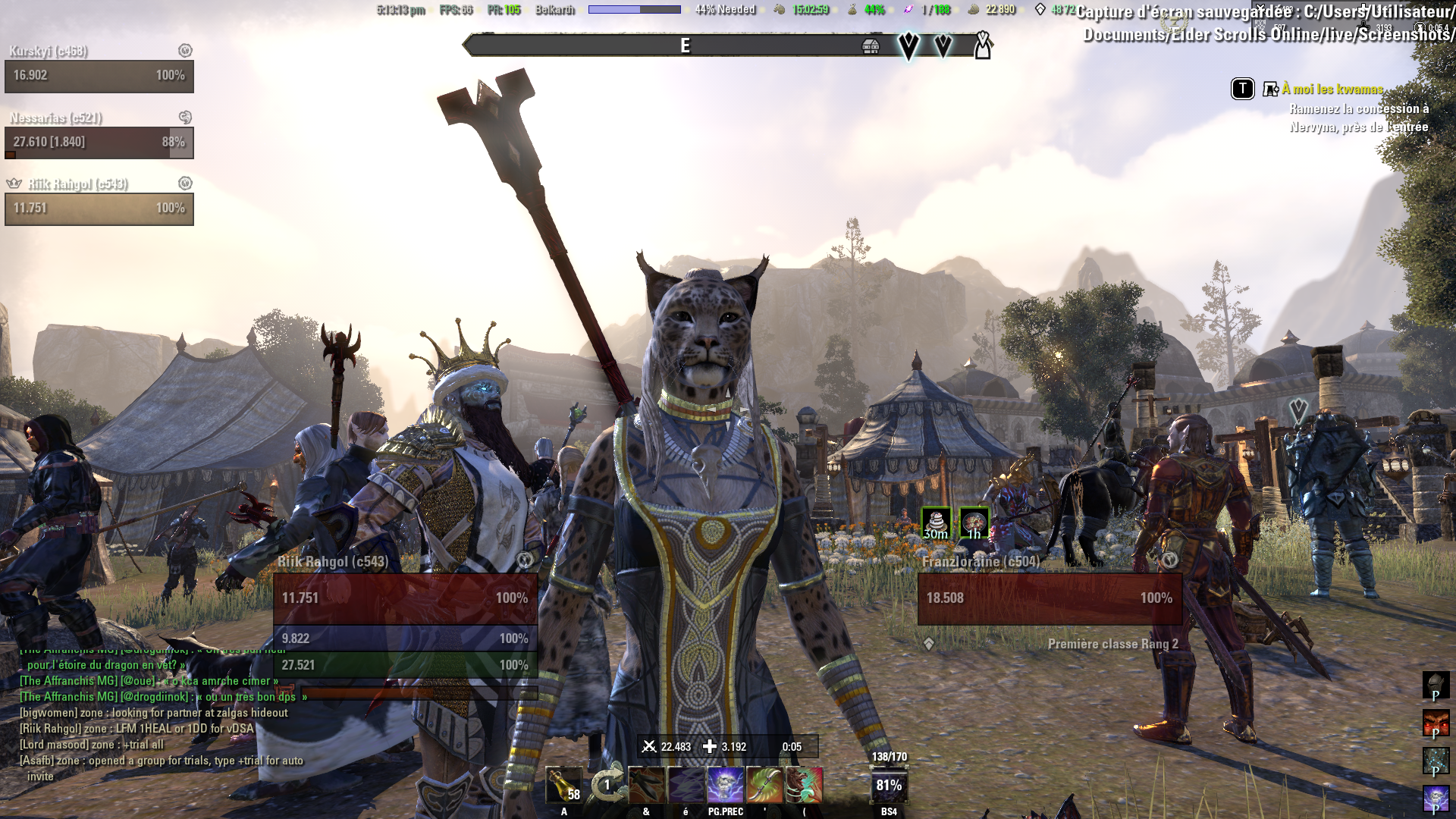Click the blue constellation buff icon
Viewport: 1456px width, 819px height.
1436,761
